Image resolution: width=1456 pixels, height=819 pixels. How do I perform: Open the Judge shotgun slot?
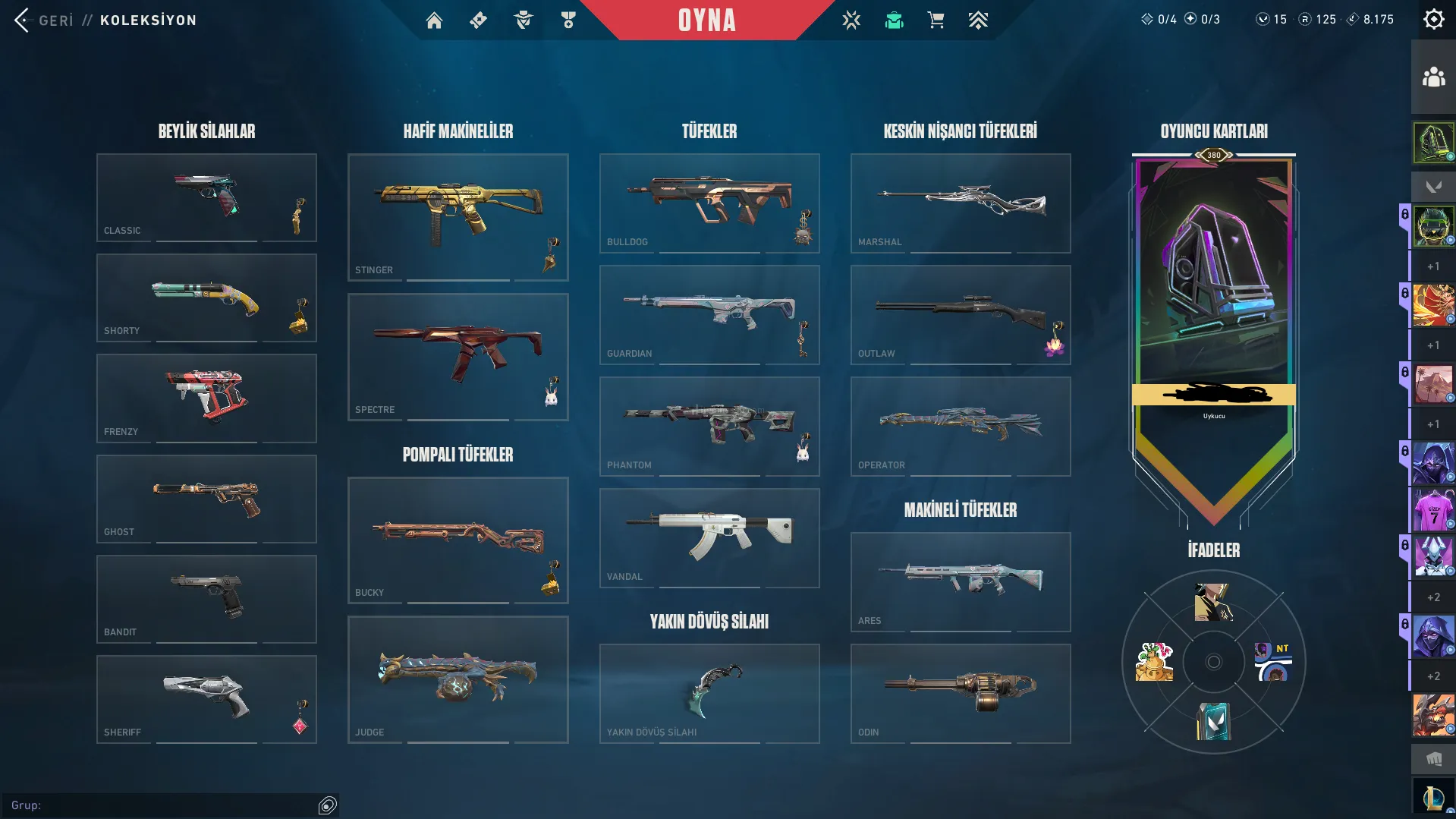point(458,679)
